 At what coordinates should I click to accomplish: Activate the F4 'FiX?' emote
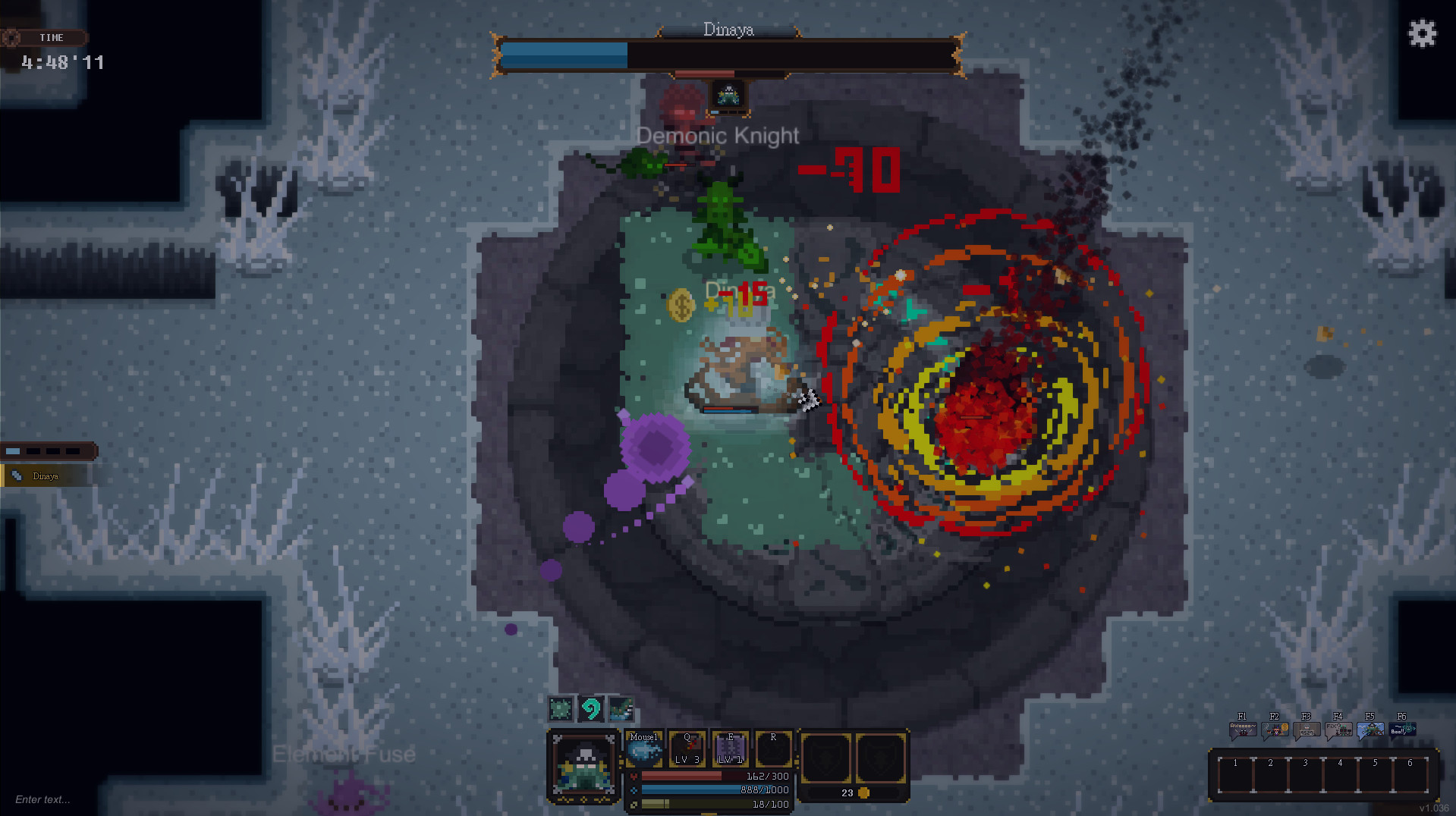click(1338, 729)
